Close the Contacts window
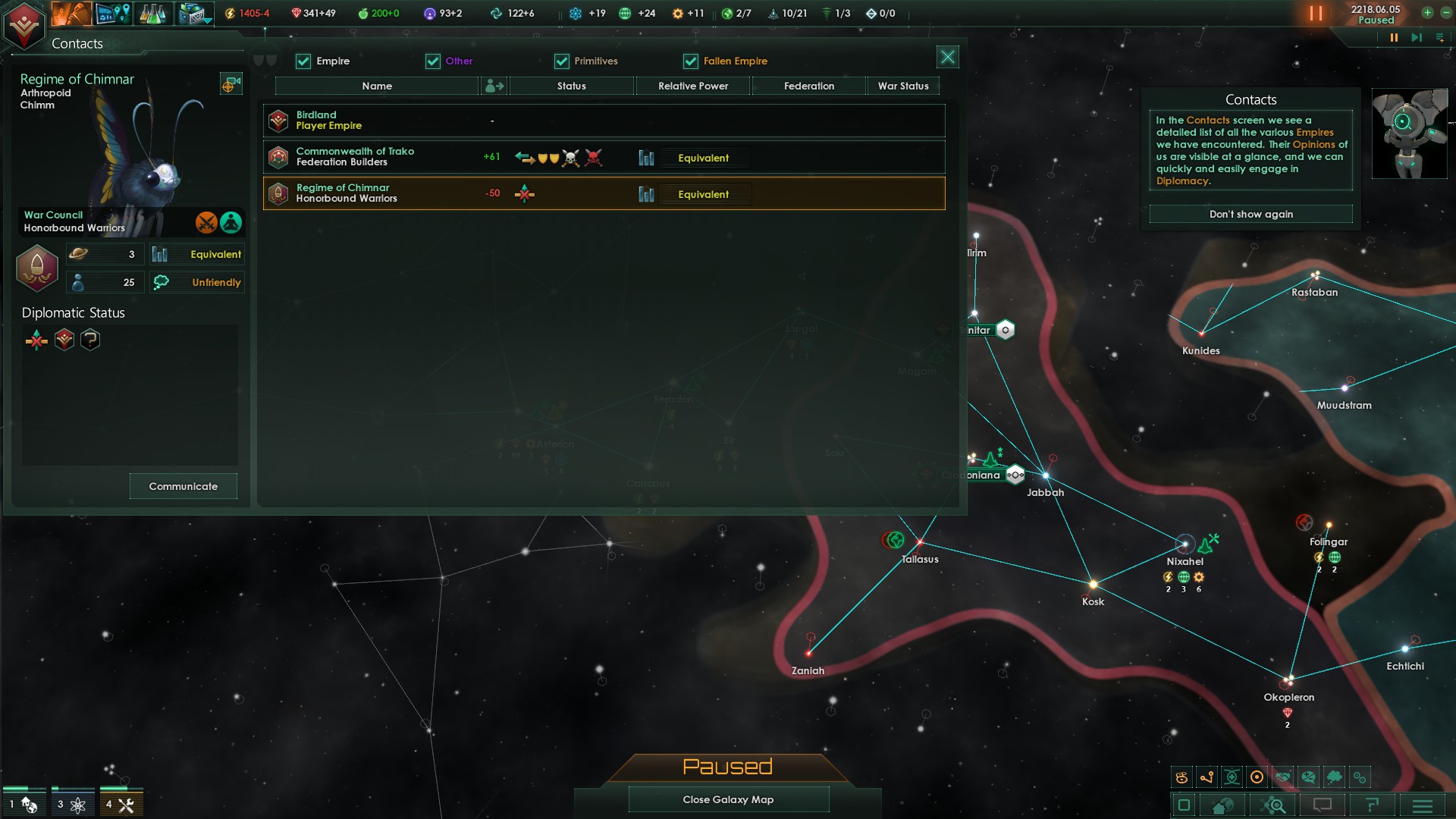 coord(948,58)
